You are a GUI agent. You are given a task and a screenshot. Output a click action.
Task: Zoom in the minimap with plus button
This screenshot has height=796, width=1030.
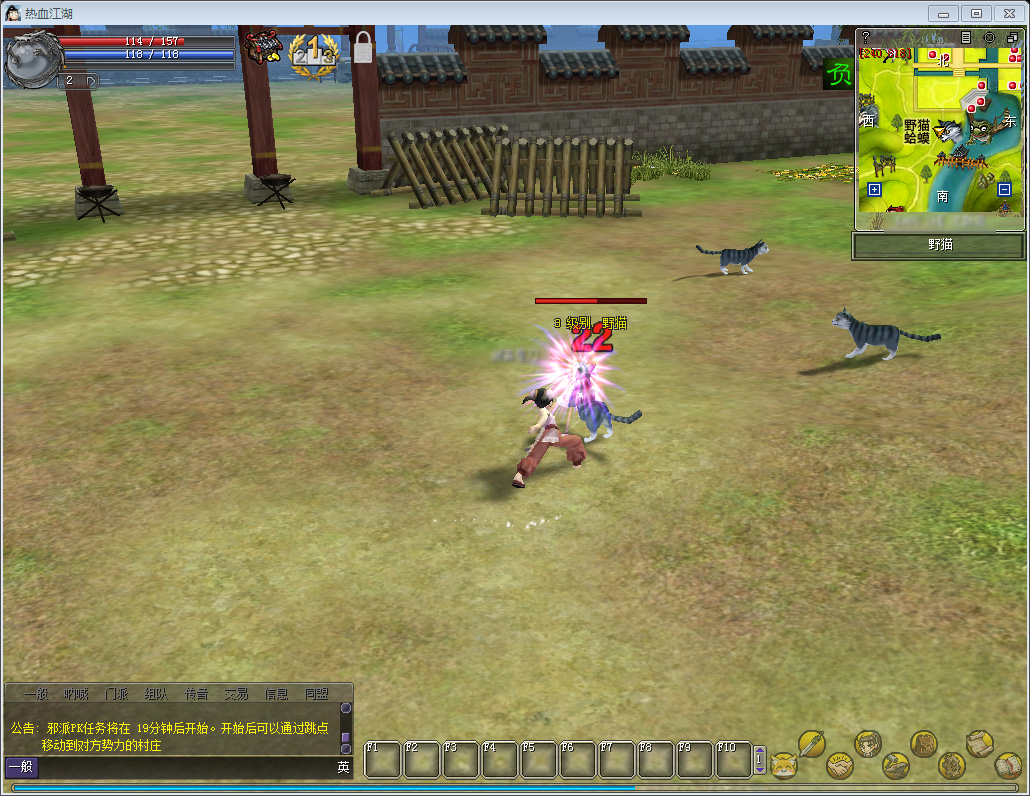pos(874,189)
